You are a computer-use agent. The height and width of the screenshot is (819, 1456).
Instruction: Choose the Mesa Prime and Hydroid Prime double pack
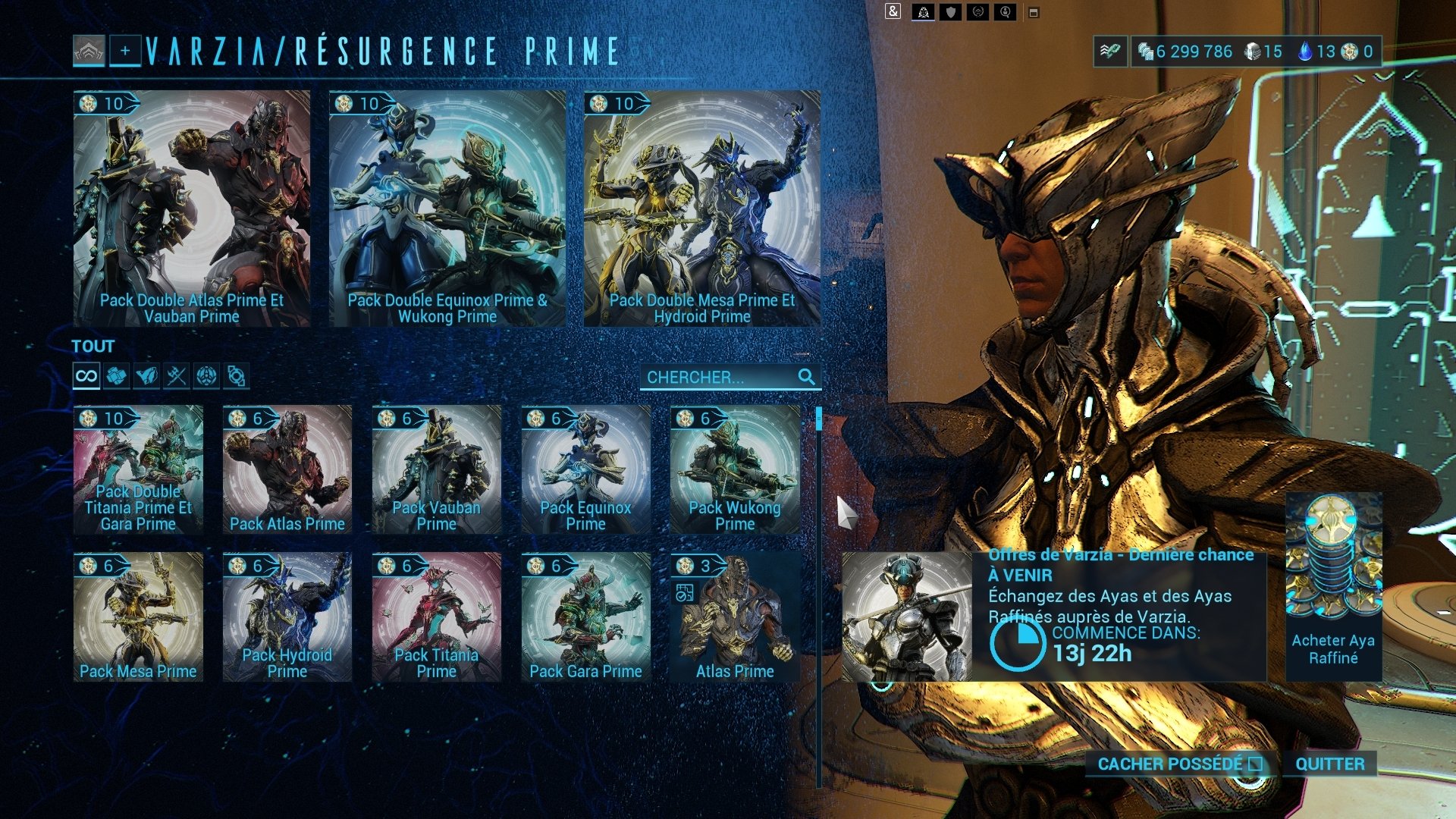701,209
